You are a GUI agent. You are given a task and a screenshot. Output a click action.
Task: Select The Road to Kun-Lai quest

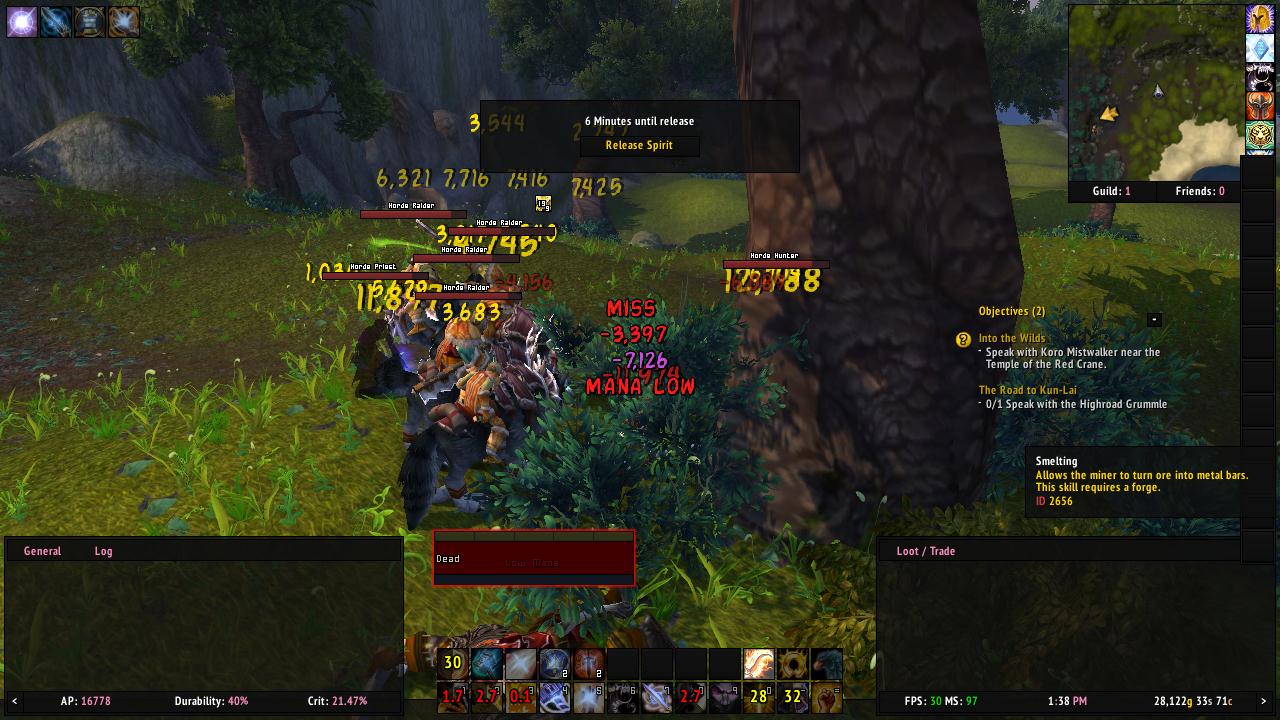point(1027,391)
